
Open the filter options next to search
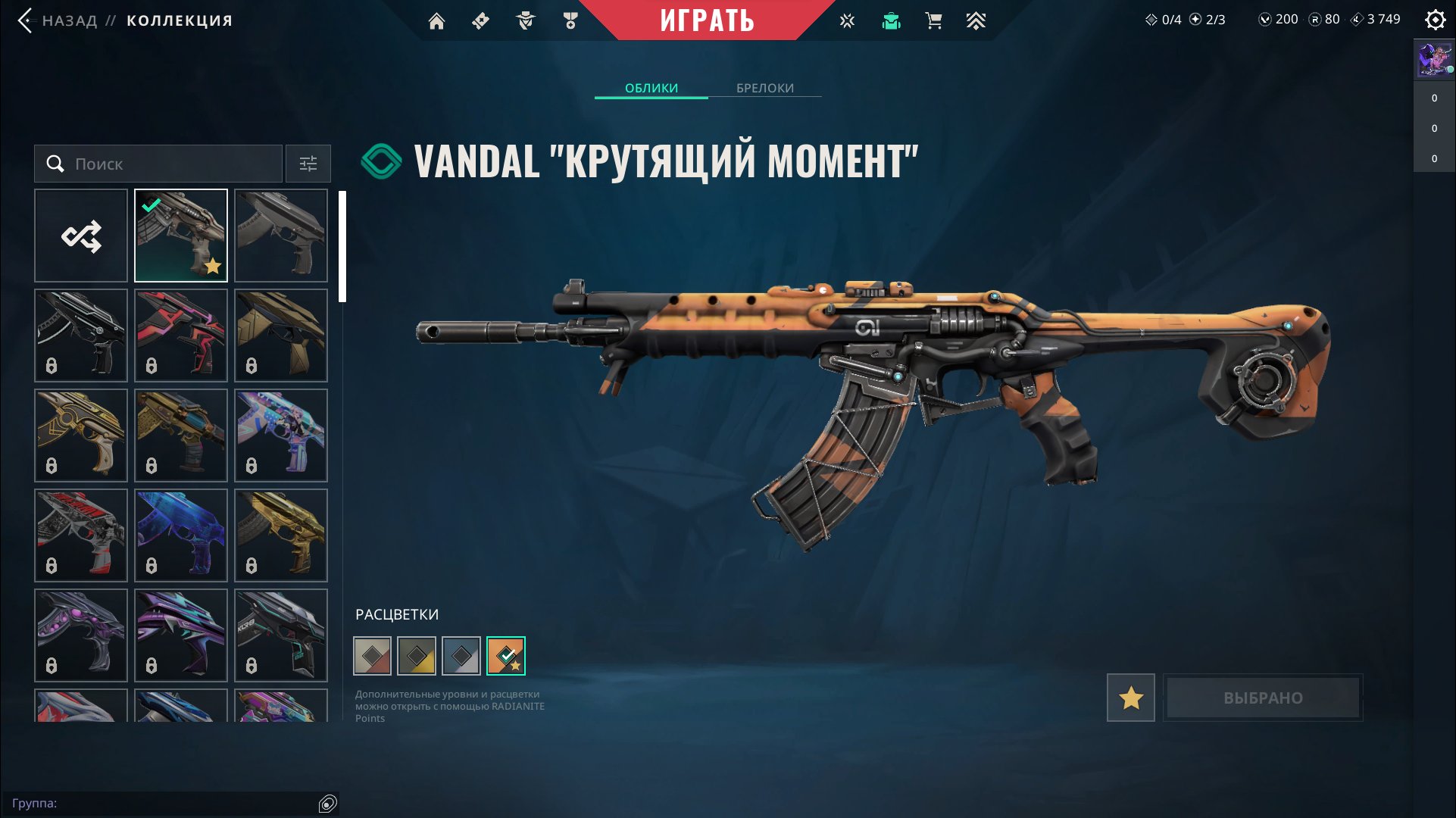coord(308,164)
